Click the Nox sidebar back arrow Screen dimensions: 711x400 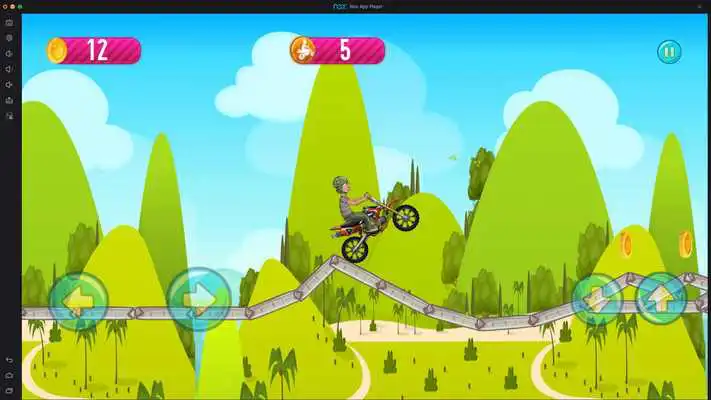point(9,359)
